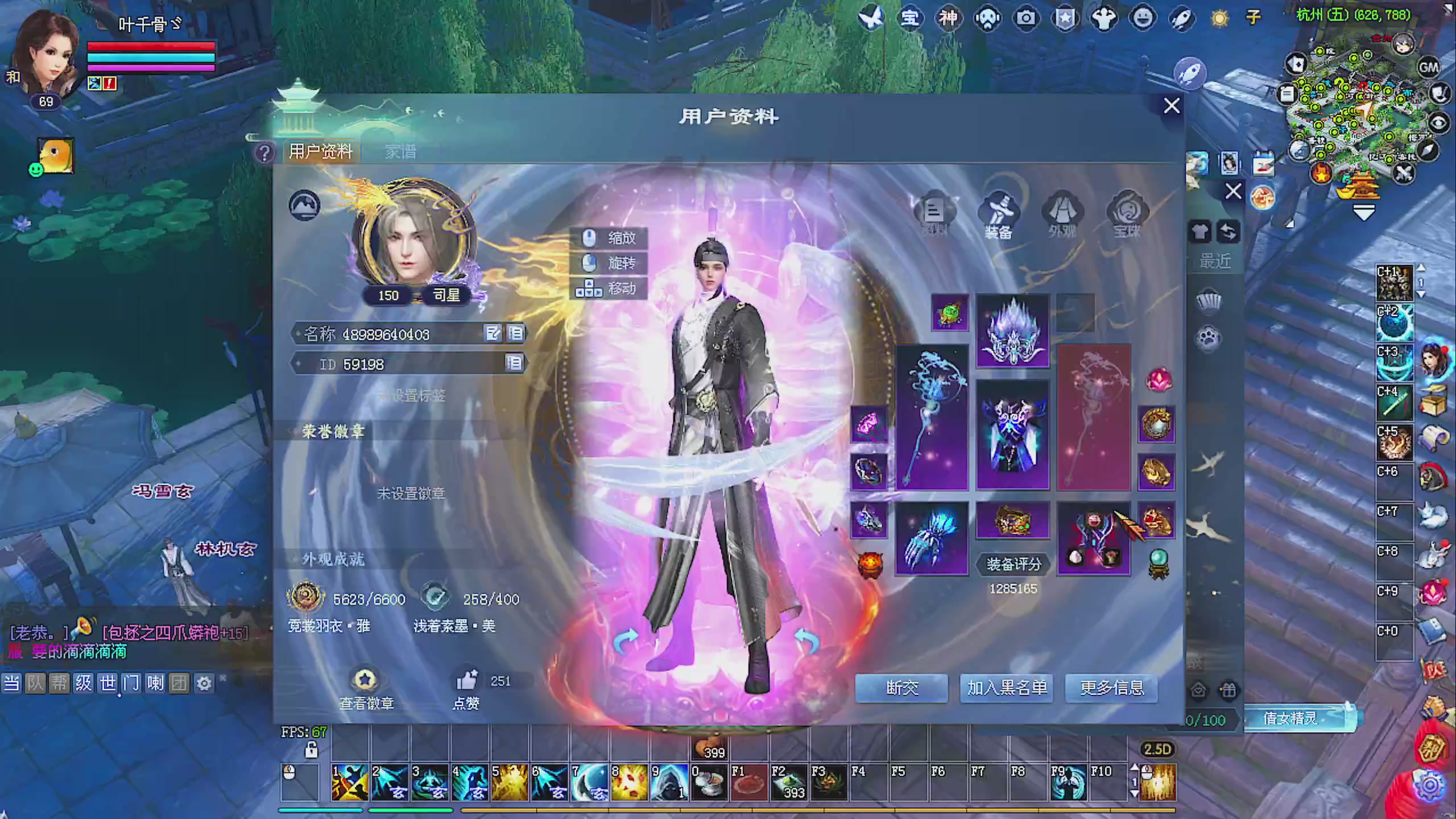Open the camera screenshot icon in top toolbar

[x=1026, y=18]
